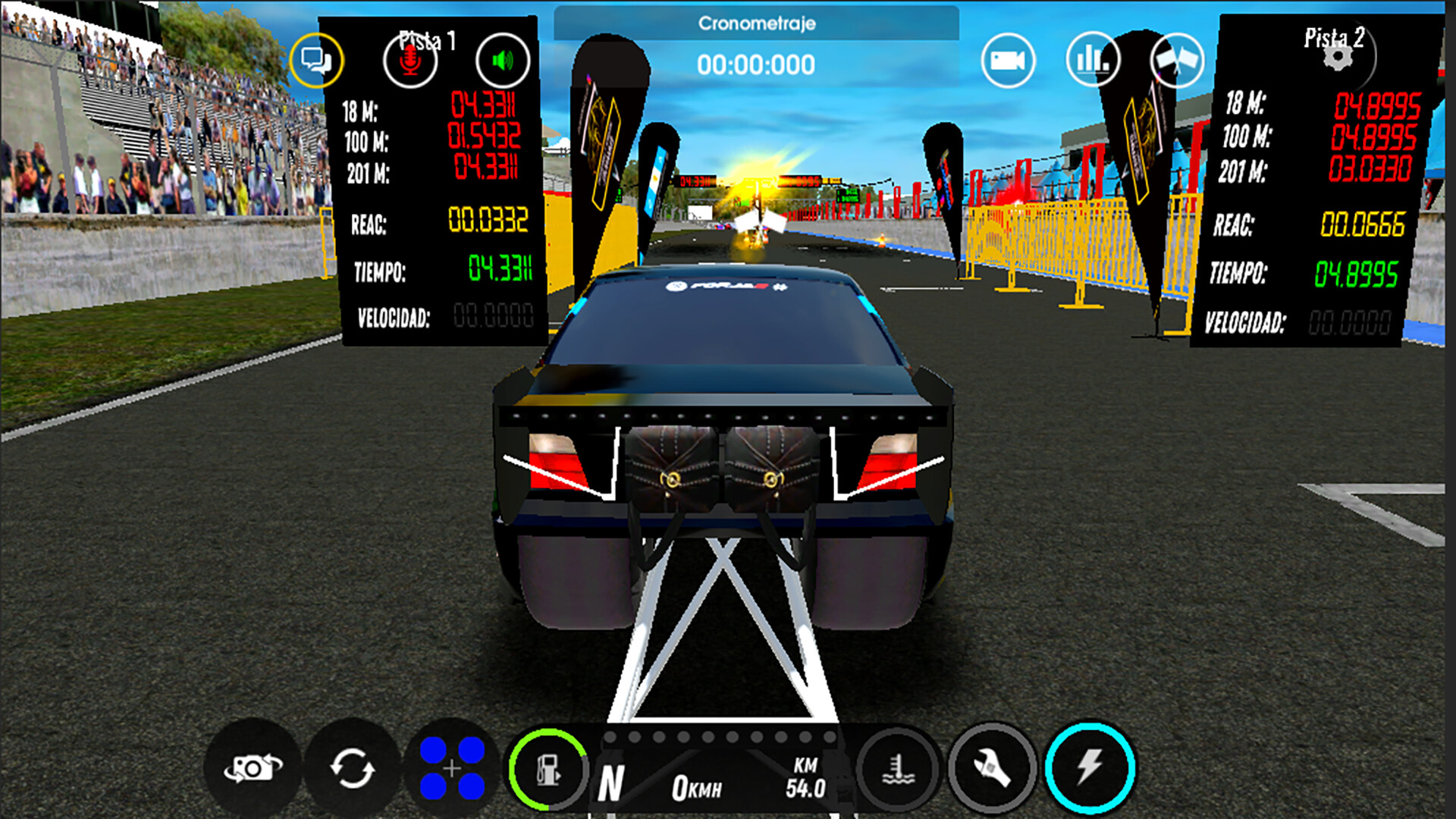Toggle the chat bubble on
This screenshot has width=1456, height=819.
pyautogui.click(x=318, y=59)
